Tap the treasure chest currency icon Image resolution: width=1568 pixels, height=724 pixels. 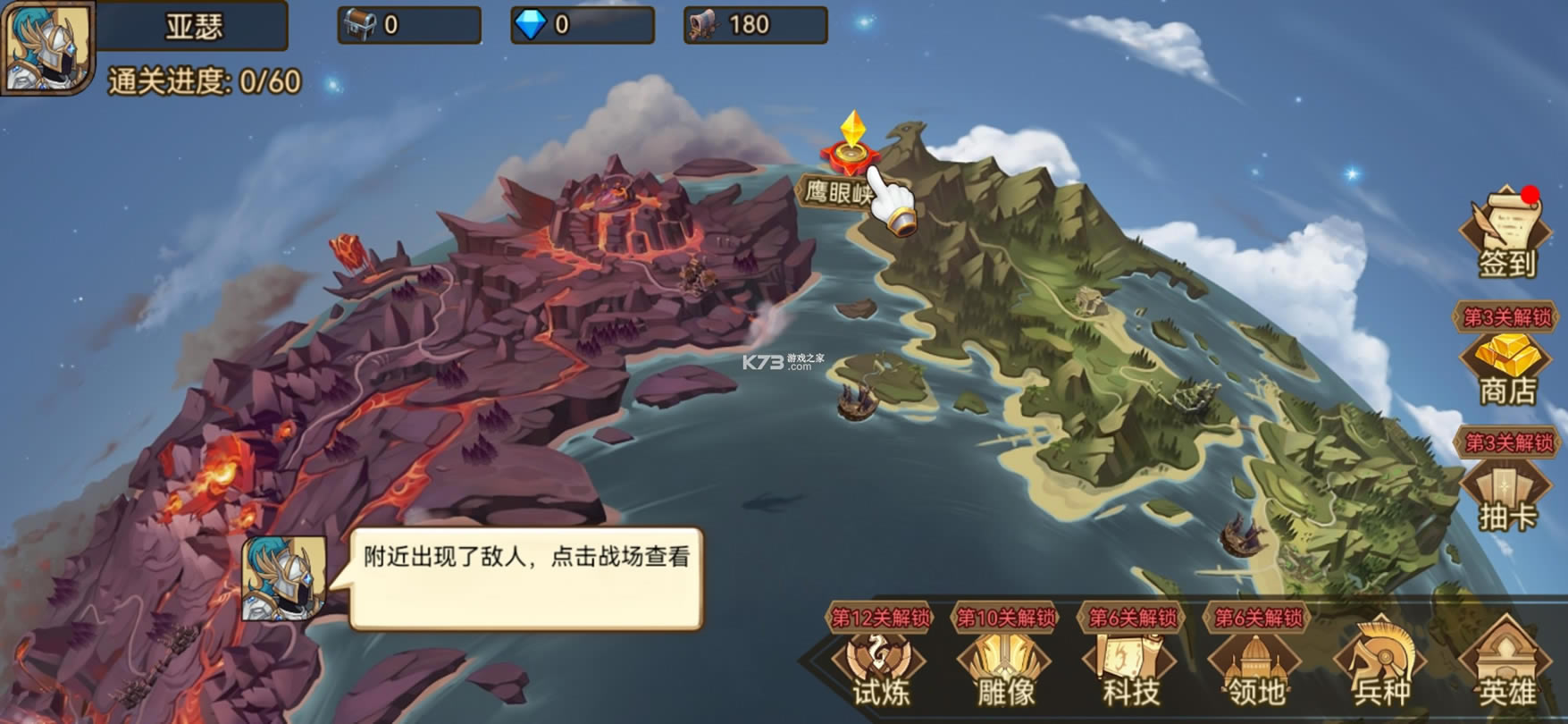coord(359,25)
